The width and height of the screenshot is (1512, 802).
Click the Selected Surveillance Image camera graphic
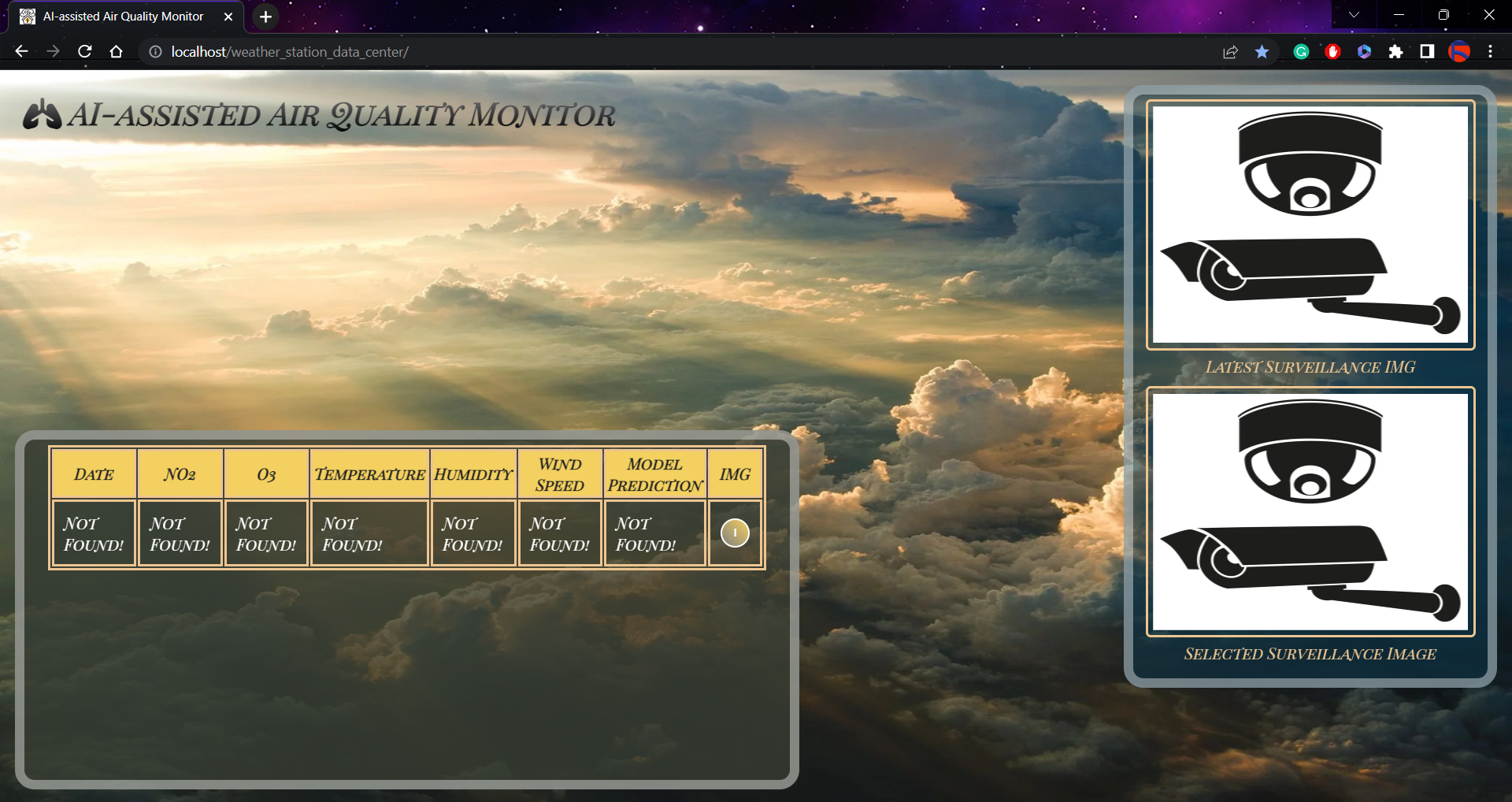click(1310, 509)
